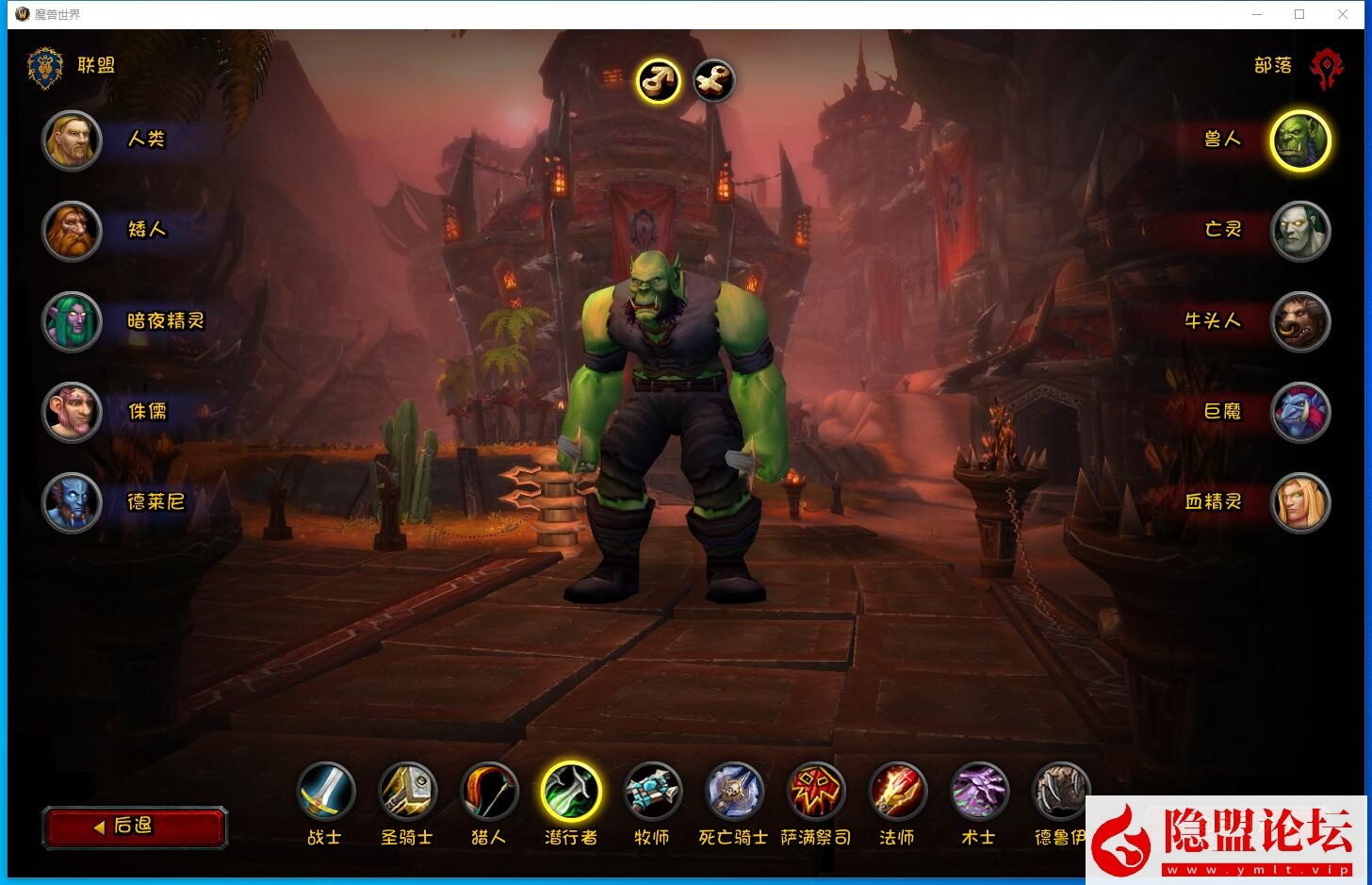
Task: Choose the Draenei race (德莱尼)
Action: point(72,502)
